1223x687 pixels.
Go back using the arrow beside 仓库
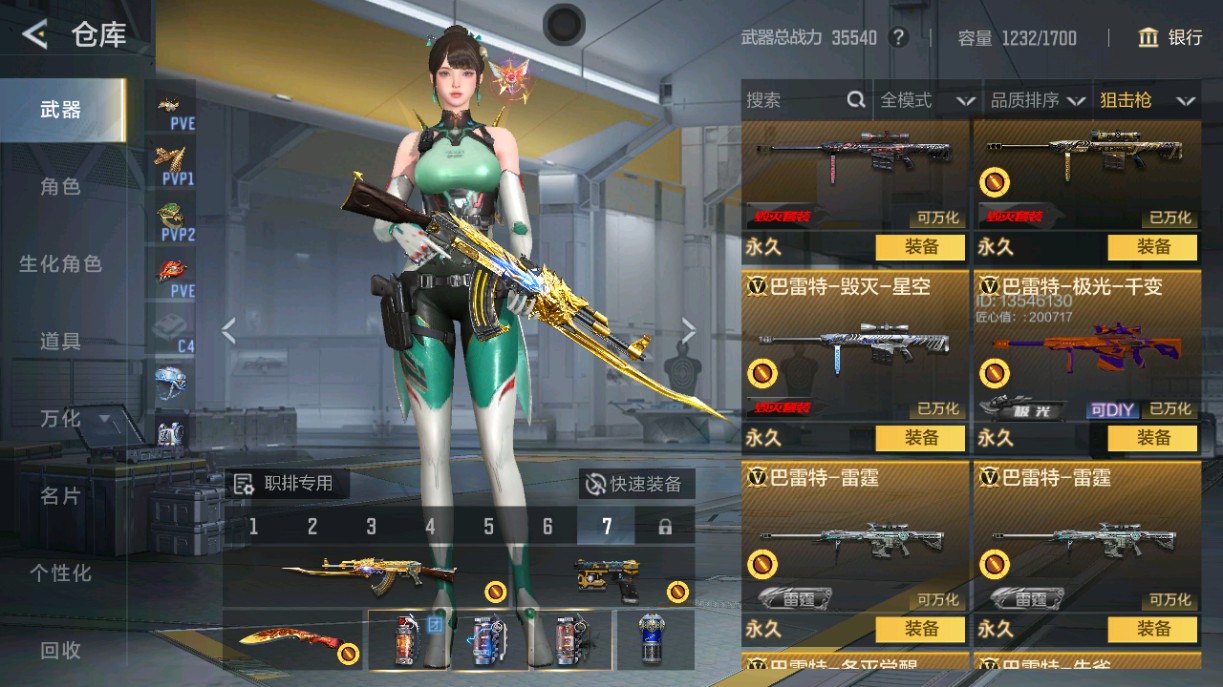(35, 36)
